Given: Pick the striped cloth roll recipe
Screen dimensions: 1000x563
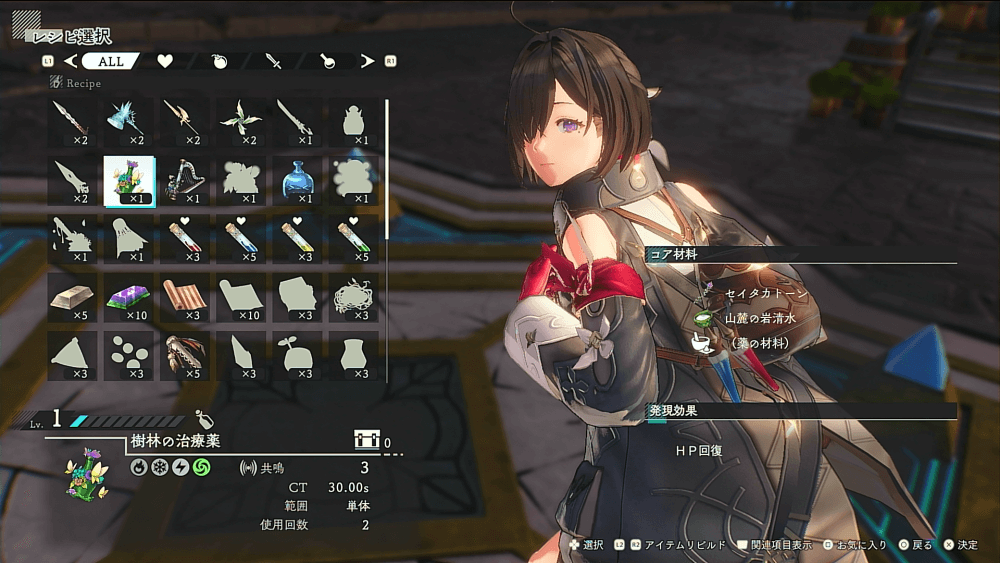Looking at the screenshot, I should 185,297.
